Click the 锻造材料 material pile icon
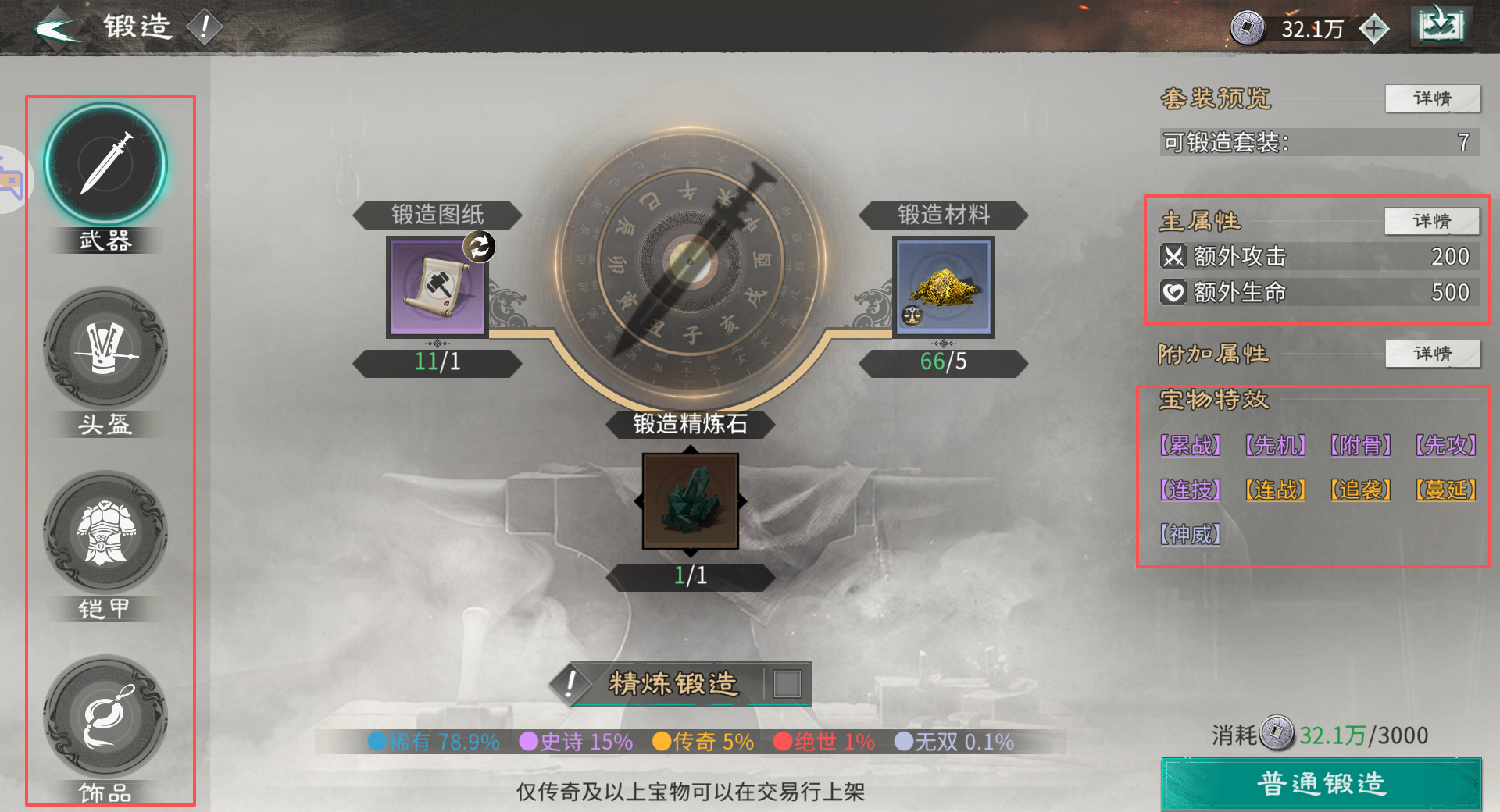The width and height of the screenshot is (1500, 812). pos(943,287)
